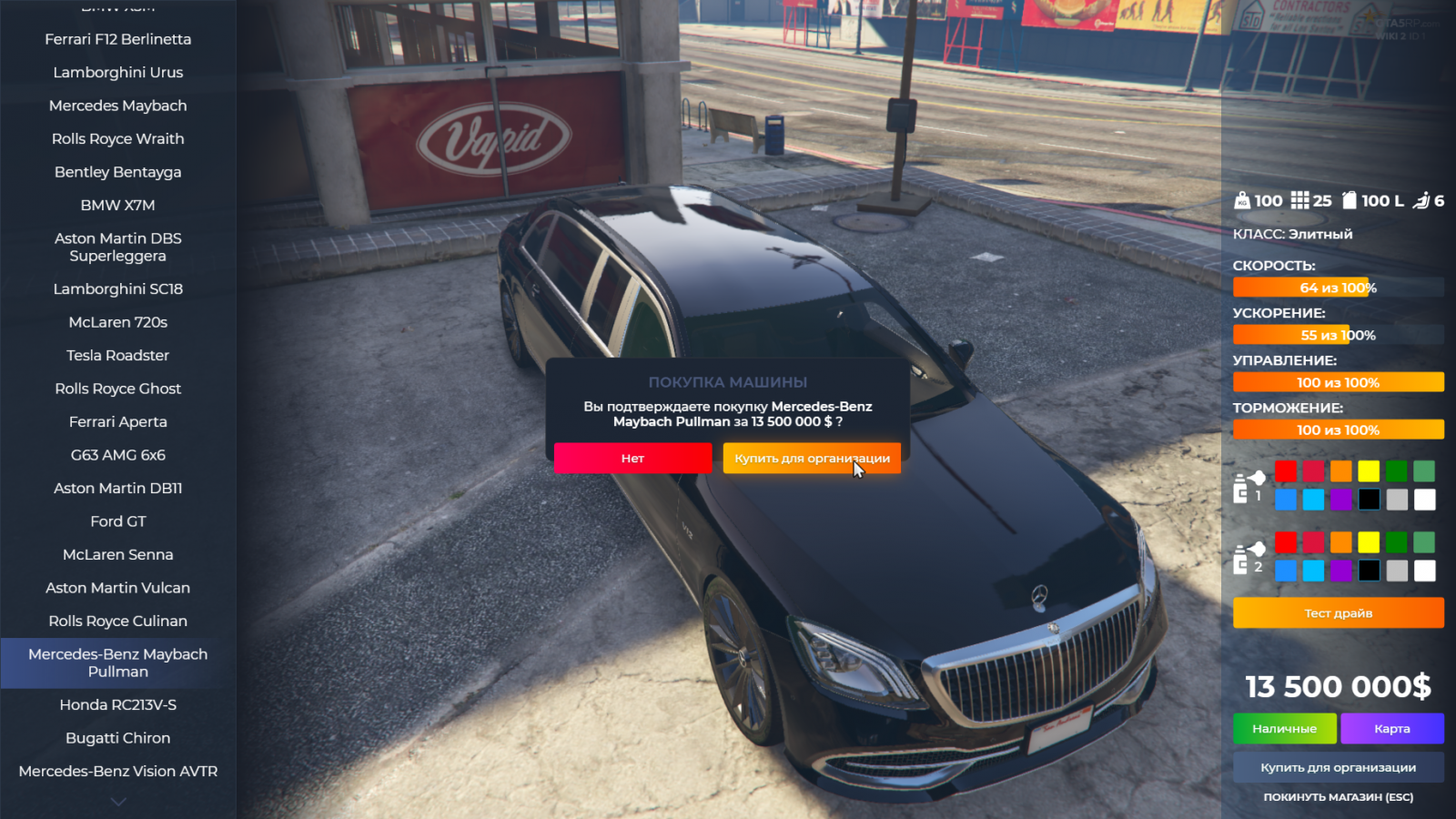Confirm Купить для организации in the purchase dialog
1456x819 pixels.
tap(812, 459)
